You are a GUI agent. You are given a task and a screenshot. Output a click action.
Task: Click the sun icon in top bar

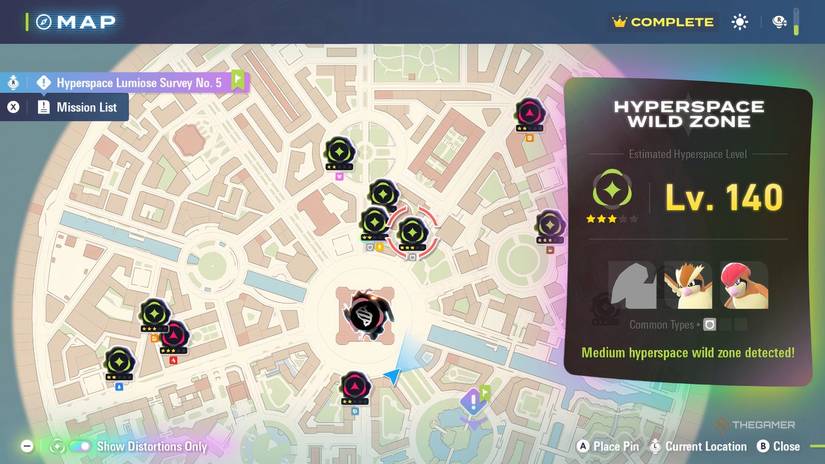[739, 22]
